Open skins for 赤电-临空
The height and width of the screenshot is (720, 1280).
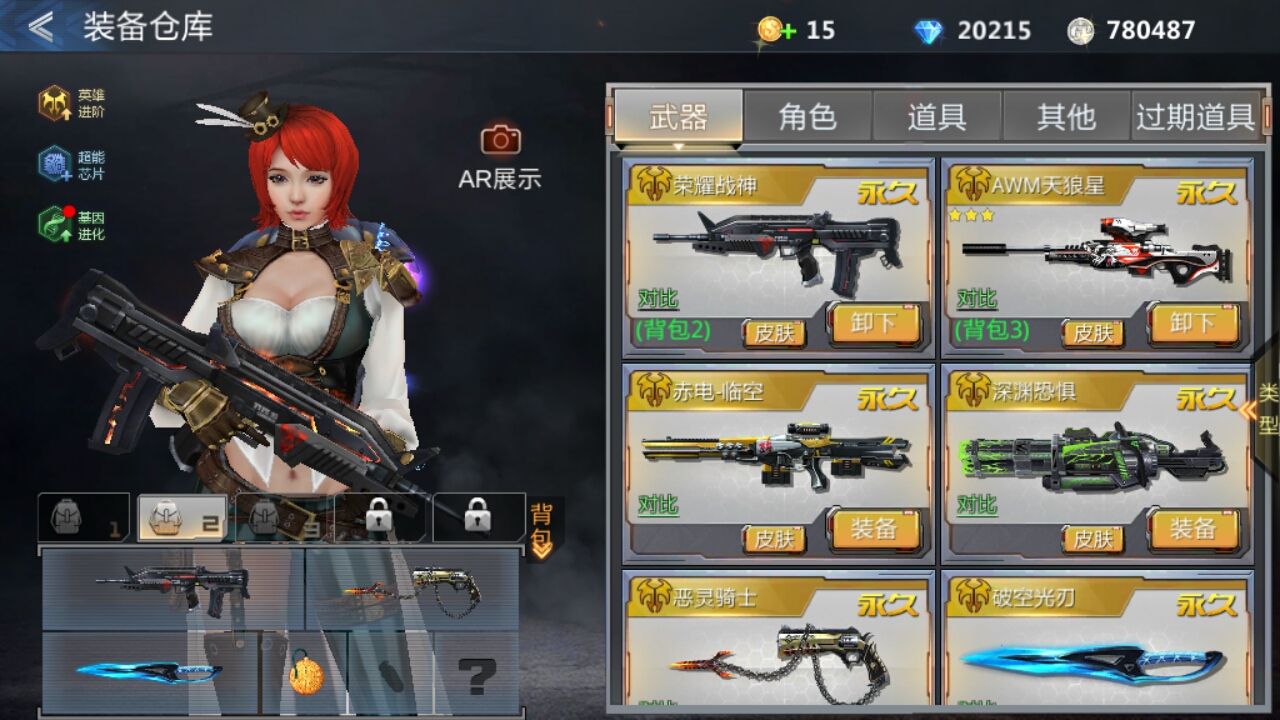tap(774, 539)
